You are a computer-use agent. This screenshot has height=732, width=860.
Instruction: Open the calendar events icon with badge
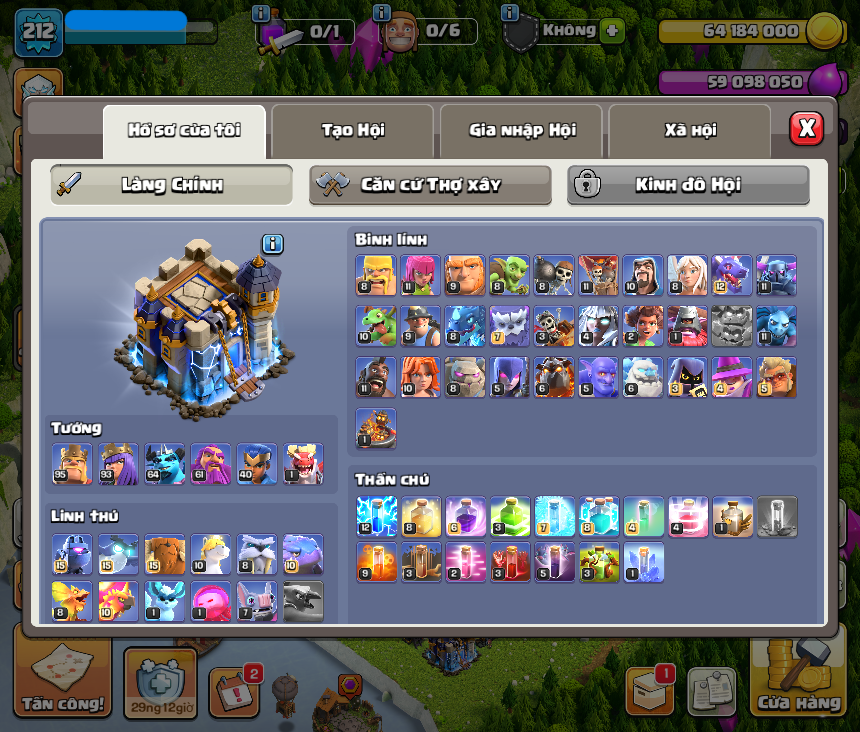point(235,688)
